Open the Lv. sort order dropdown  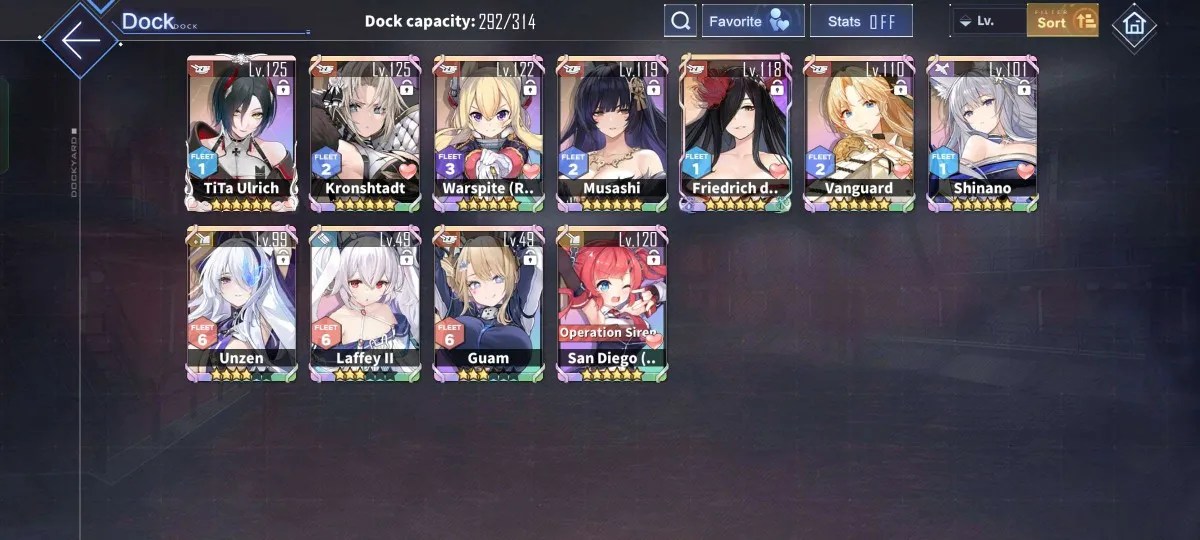987,21
